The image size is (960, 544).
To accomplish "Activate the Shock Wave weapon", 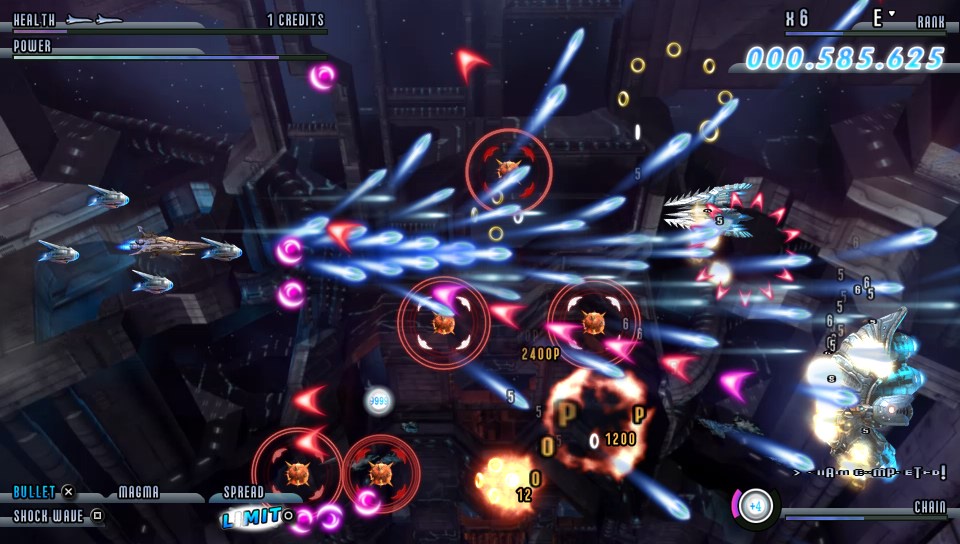I will tap(48, 516).
